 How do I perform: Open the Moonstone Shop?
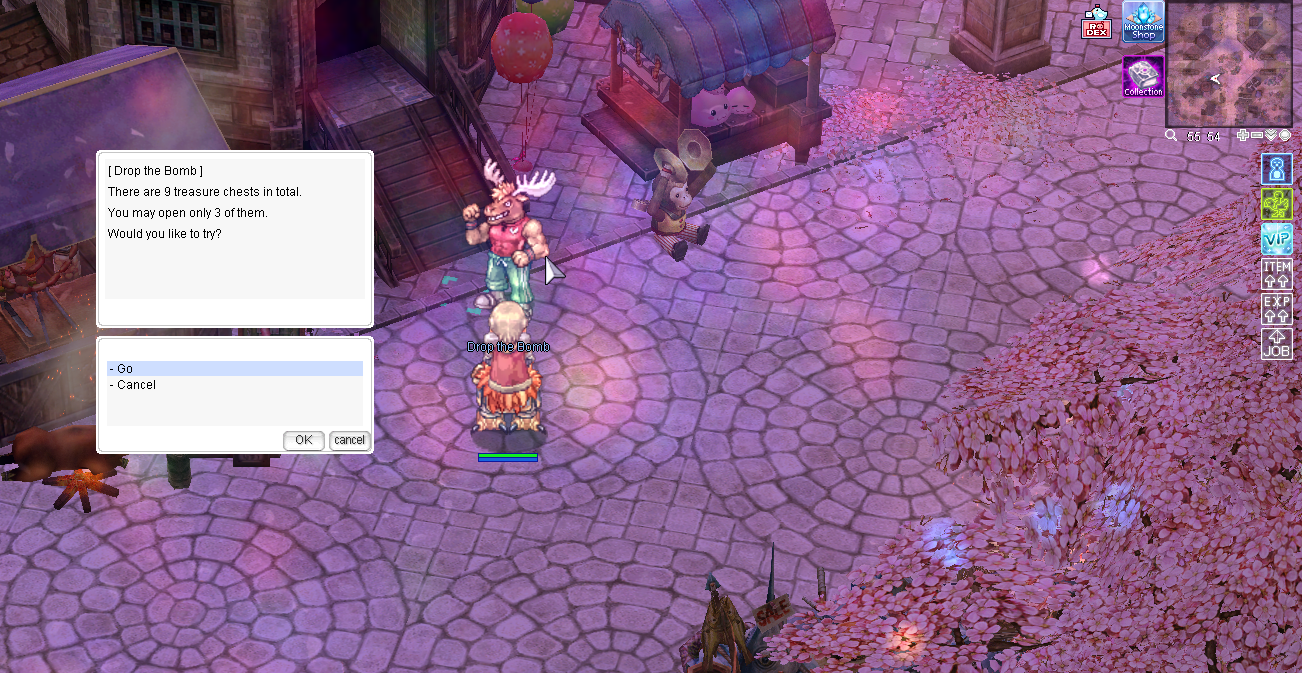pyautogui.click(x=1143, y=22)
